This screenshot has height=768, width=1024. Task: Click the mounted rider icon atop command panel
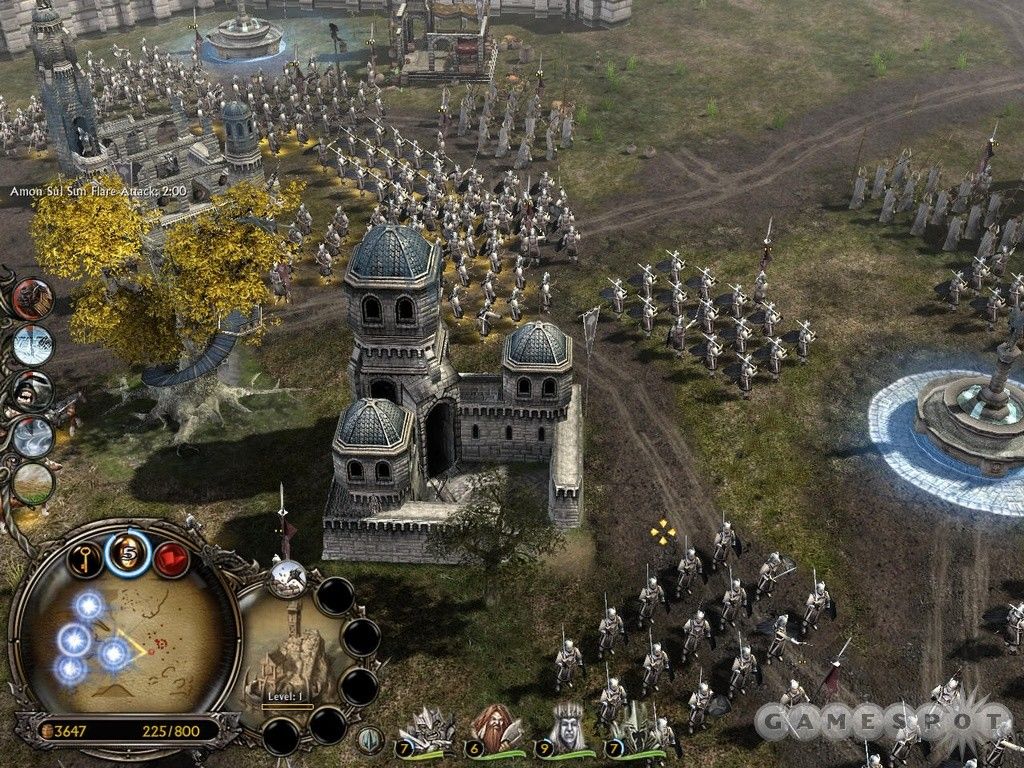(288, 577)
